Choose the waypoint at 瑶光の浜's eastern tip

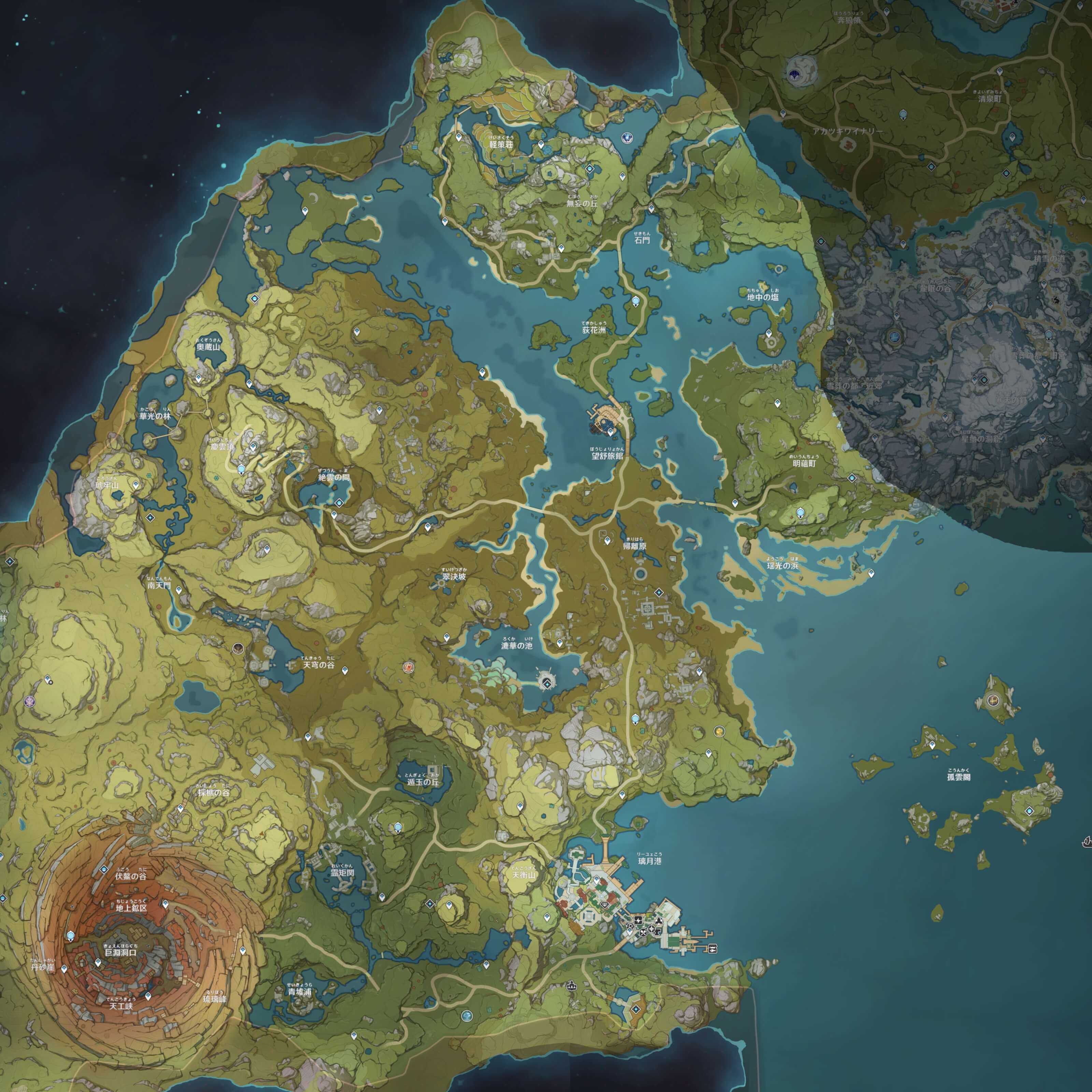point(871,573)
